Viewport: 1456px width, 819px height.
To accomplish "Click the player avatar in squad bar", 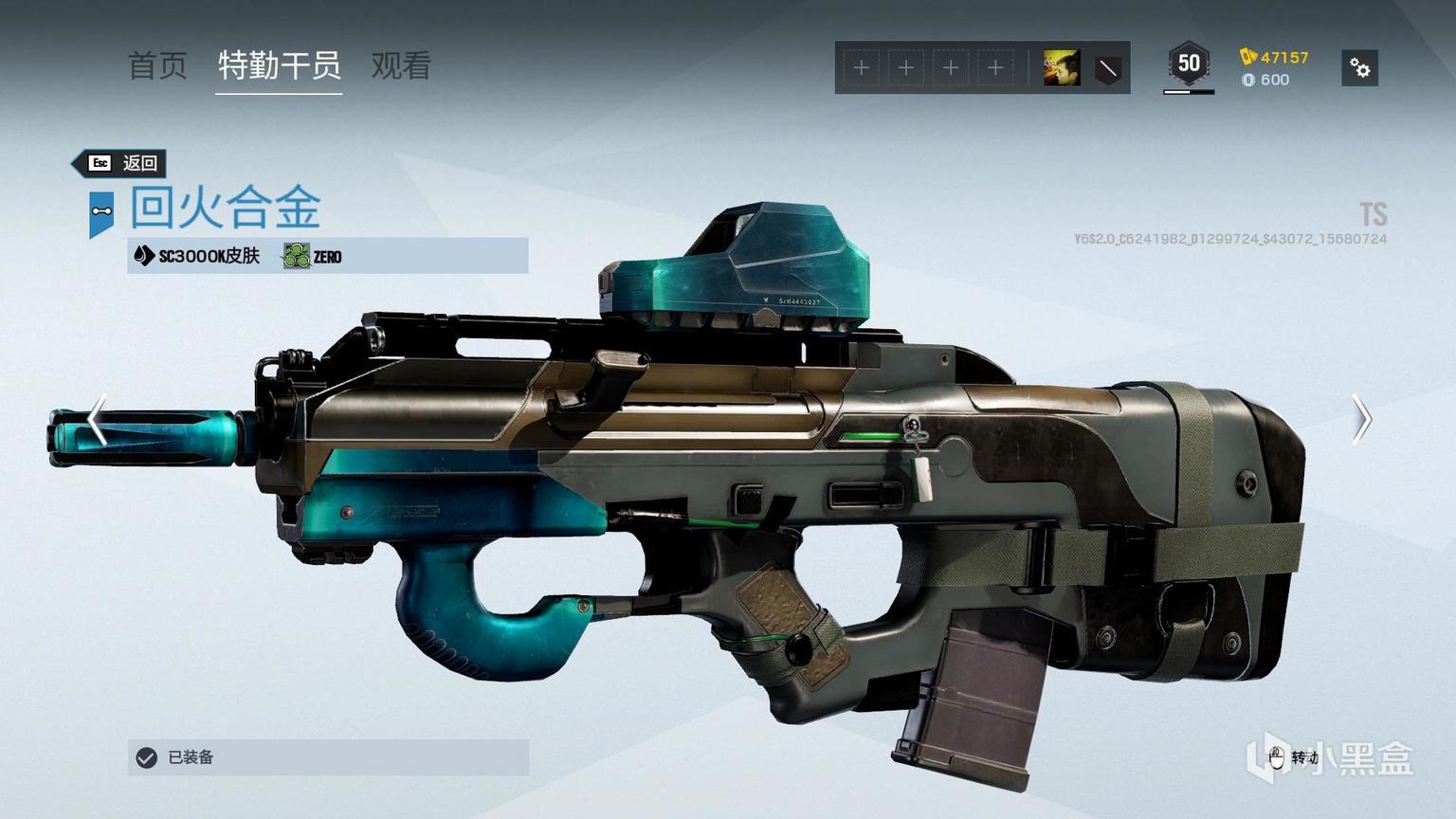I will [x=1061, y=68].
